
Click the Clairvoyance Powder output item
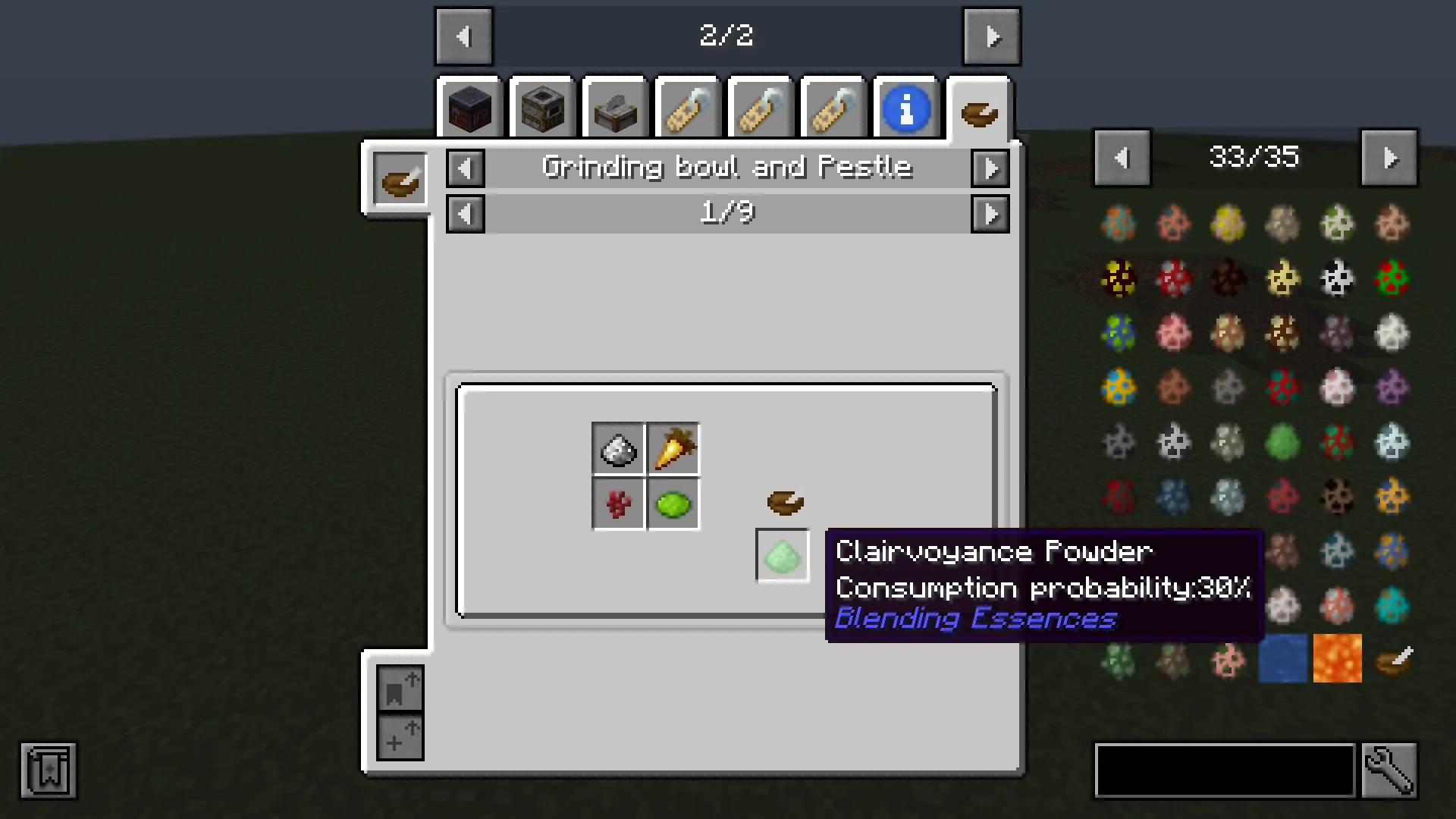pyautogui.click(x=782, y=556)
